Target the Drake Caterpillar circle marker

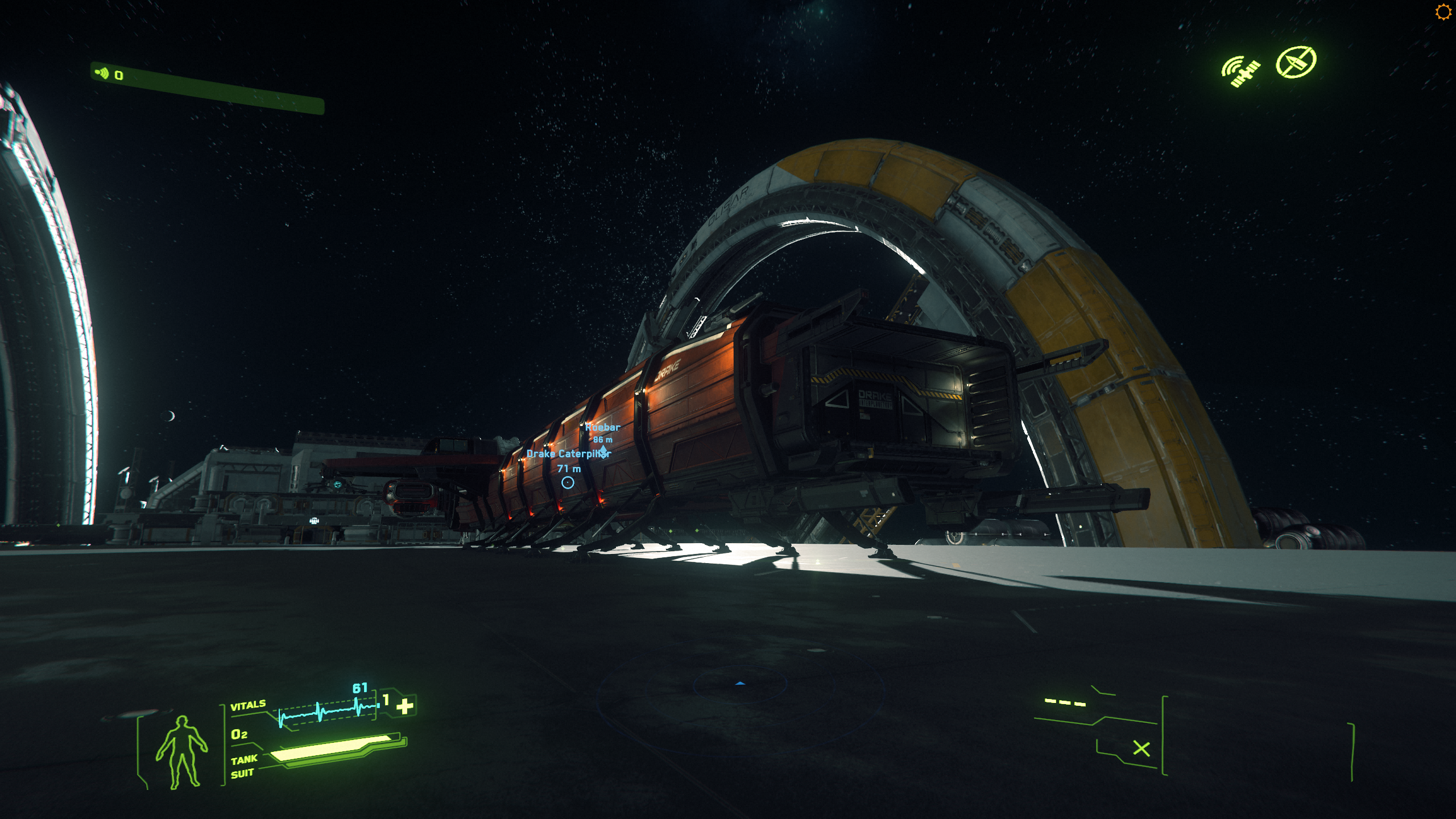click(x=568, y=483)
